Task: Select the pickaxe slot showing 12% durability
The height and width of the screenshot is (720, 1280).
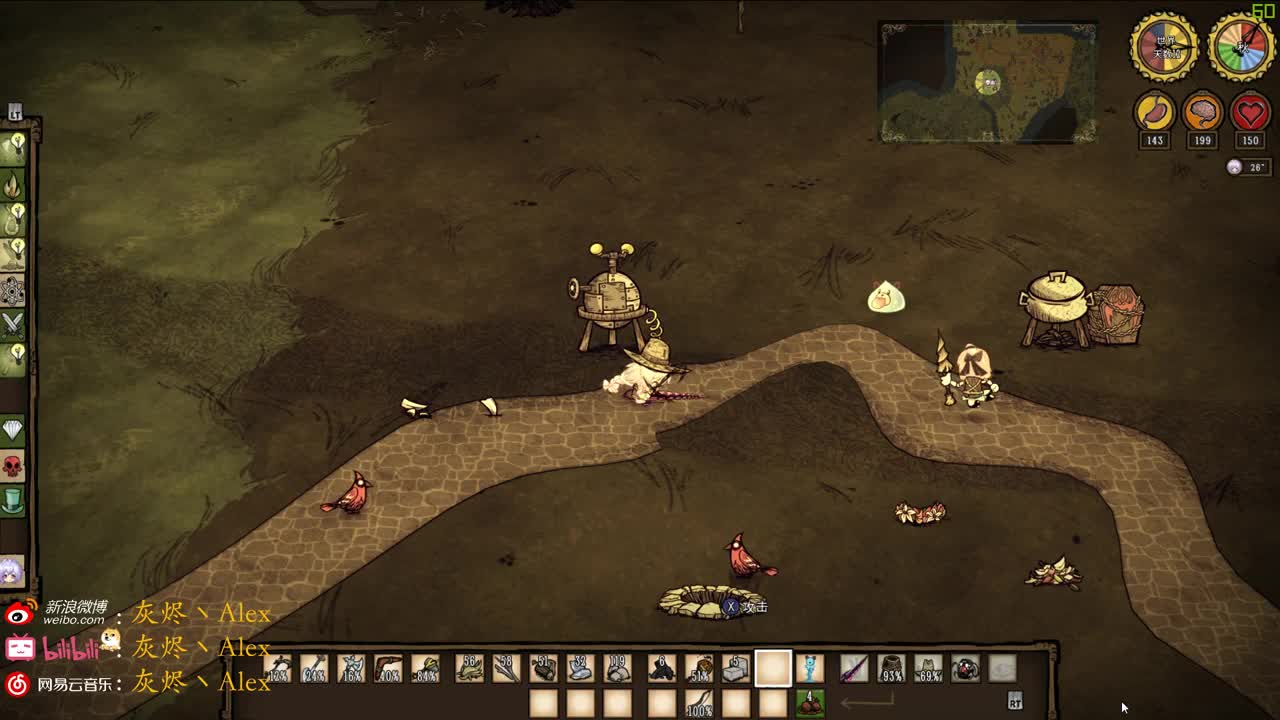Action: coord(279,668)
